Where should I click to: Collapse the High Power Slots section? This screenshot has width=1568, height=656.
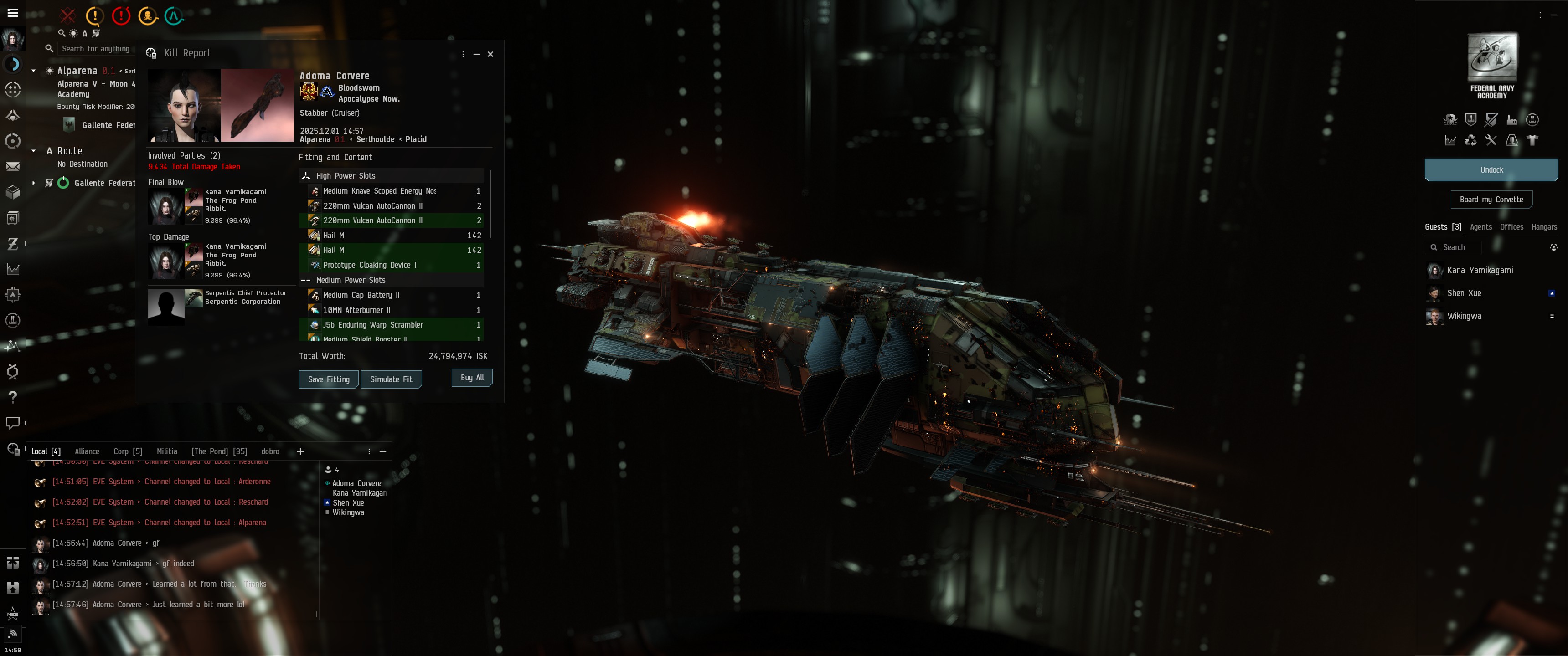306,176
